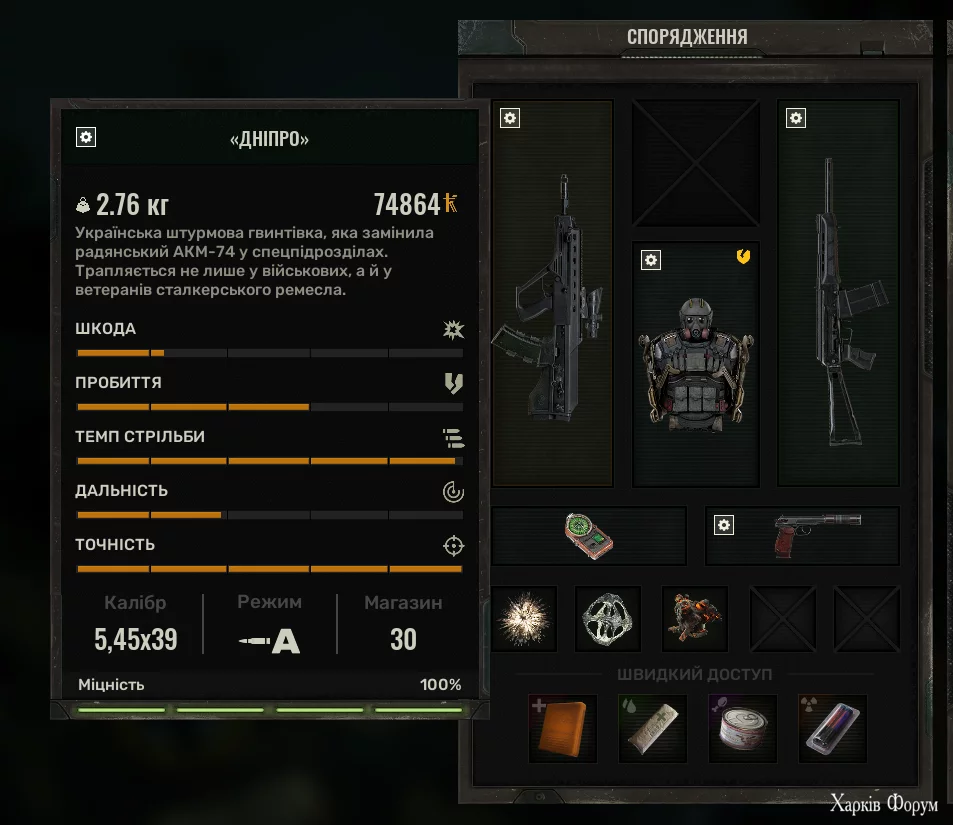The width and height of the screenshot is (953, 825).
Task: Select the green detector device slot
Action: pyautogui.click(x=588, y=536)
